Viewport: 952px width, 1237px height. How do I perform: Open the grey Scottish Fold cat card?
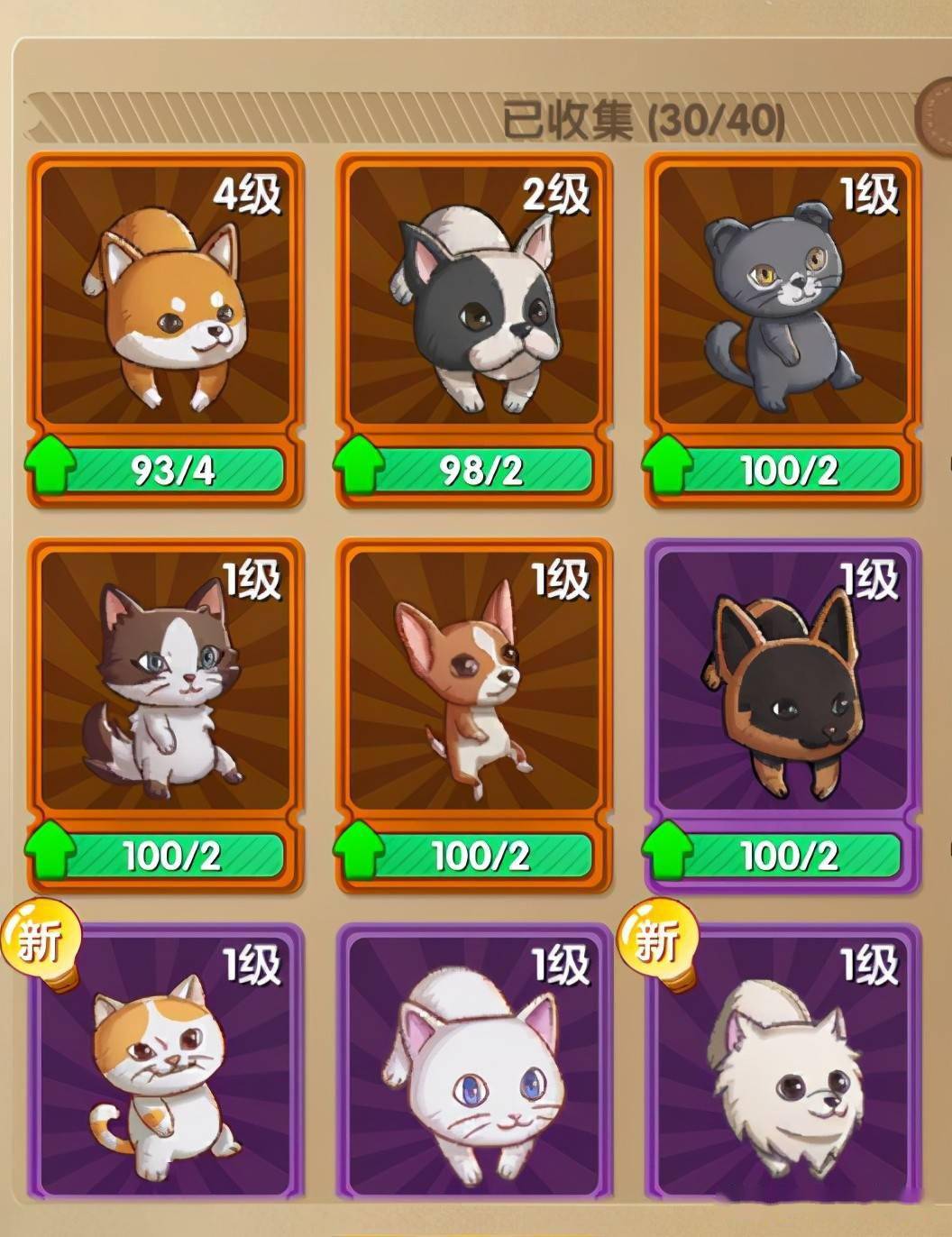[783, 298]
